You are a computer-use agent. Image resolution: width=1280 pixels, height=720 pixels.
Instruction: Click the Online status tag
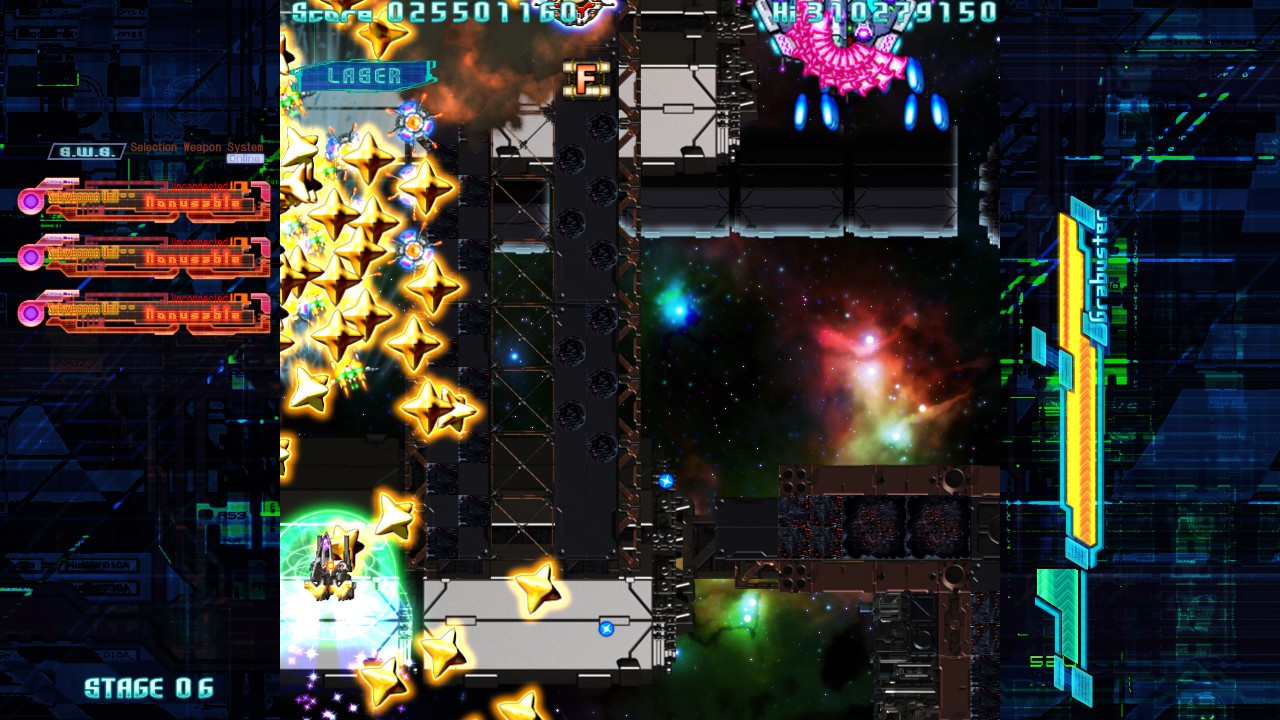tap(245, 159)
